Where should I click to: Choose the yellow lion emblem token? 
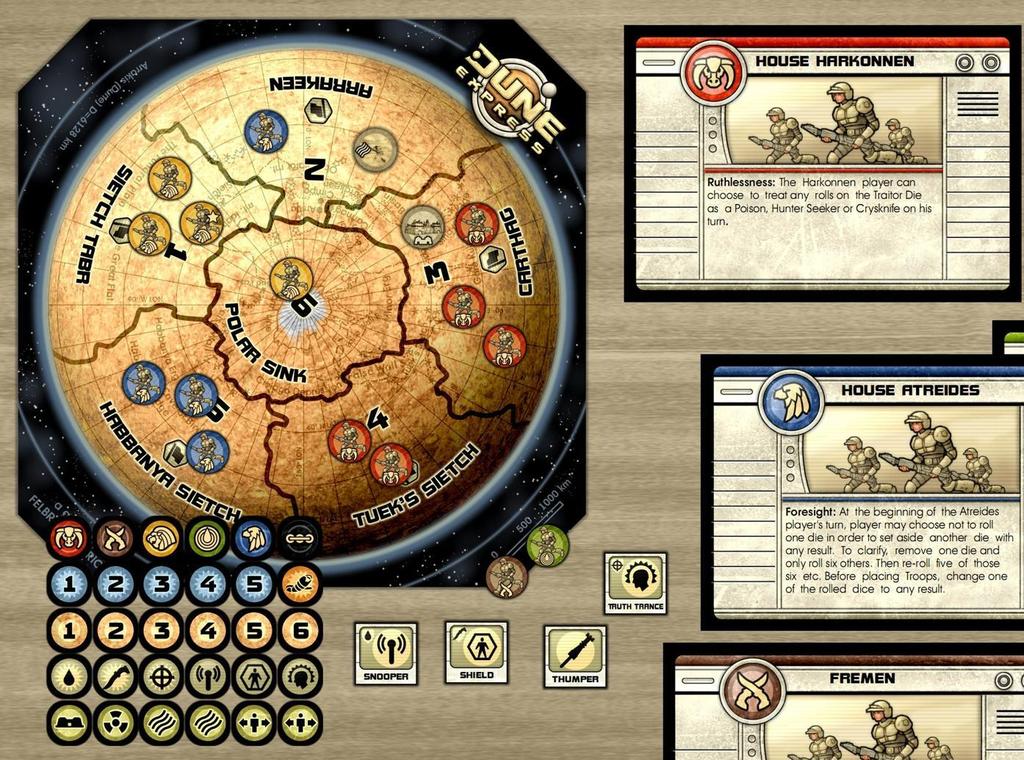(161, 539)
